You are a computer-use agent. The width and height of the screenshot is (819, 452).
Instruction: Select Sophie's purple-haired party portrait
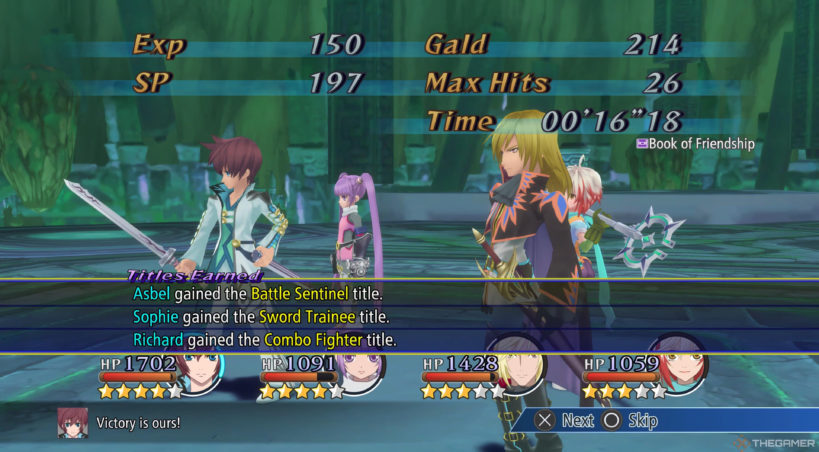[362, 370]
